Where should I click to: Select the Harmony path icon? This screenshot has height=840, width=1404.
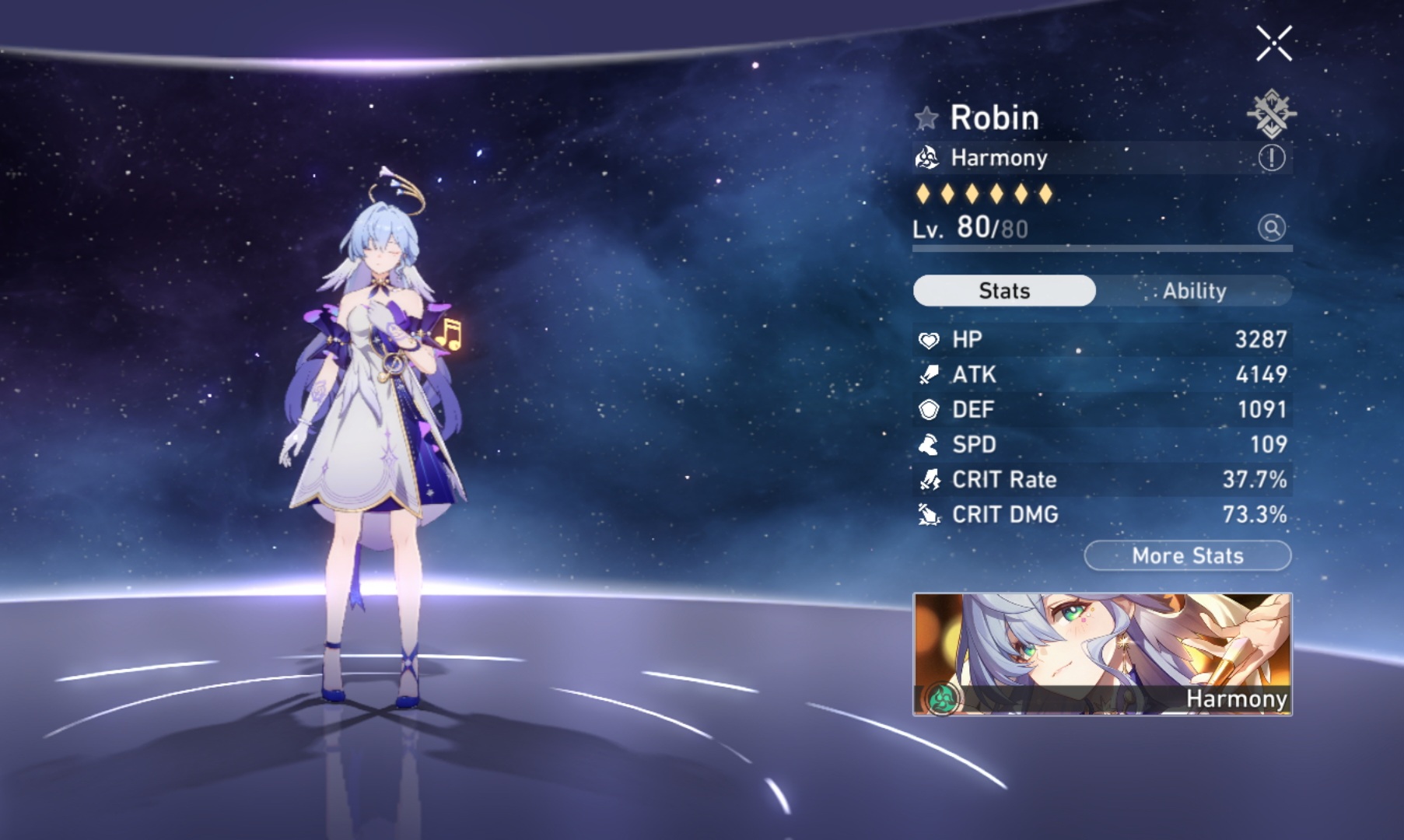click(926, 159)
